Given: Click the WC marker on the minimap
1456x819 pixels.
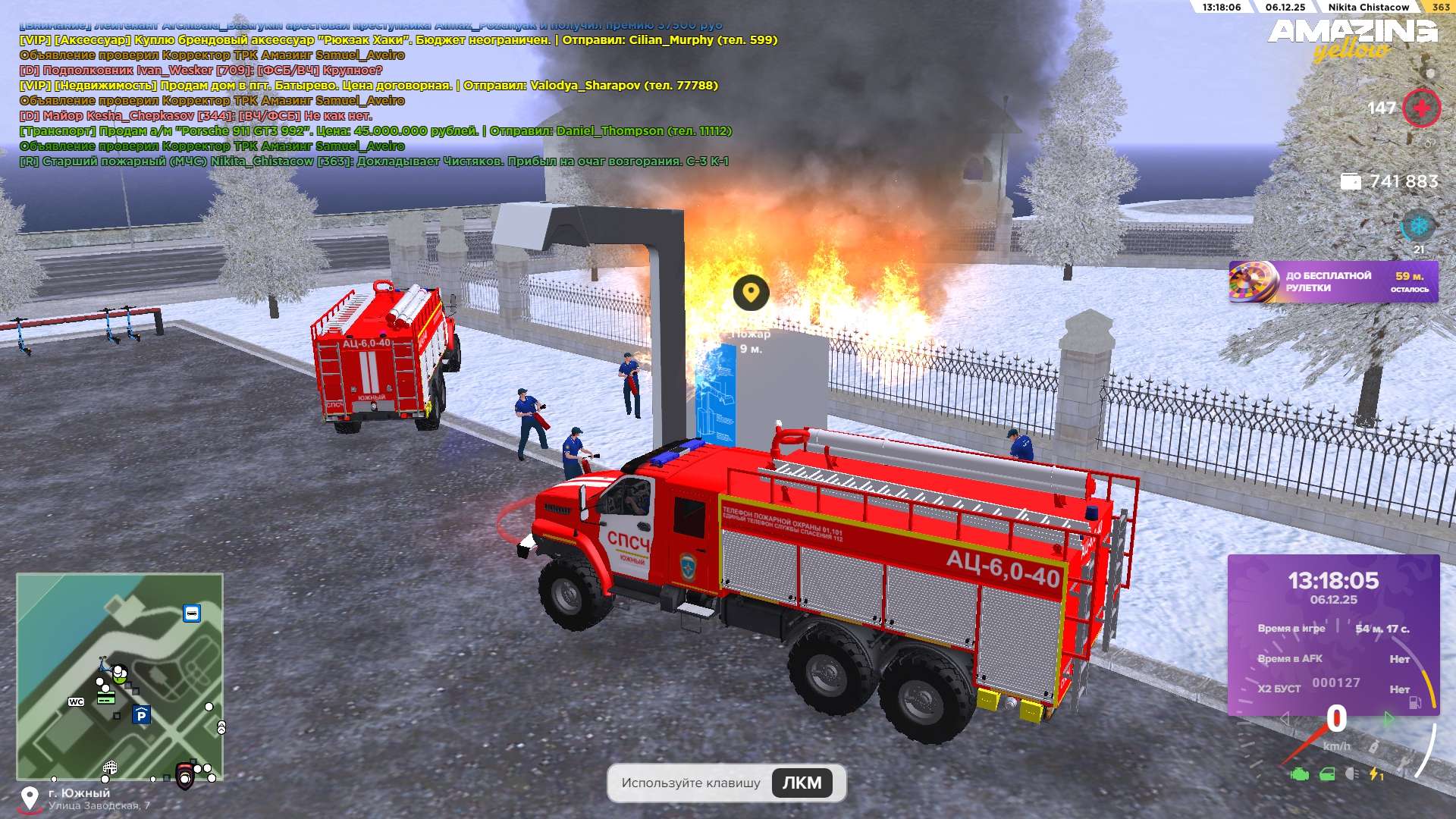Looking at the screenshot, I should click(x=77, y=701).
